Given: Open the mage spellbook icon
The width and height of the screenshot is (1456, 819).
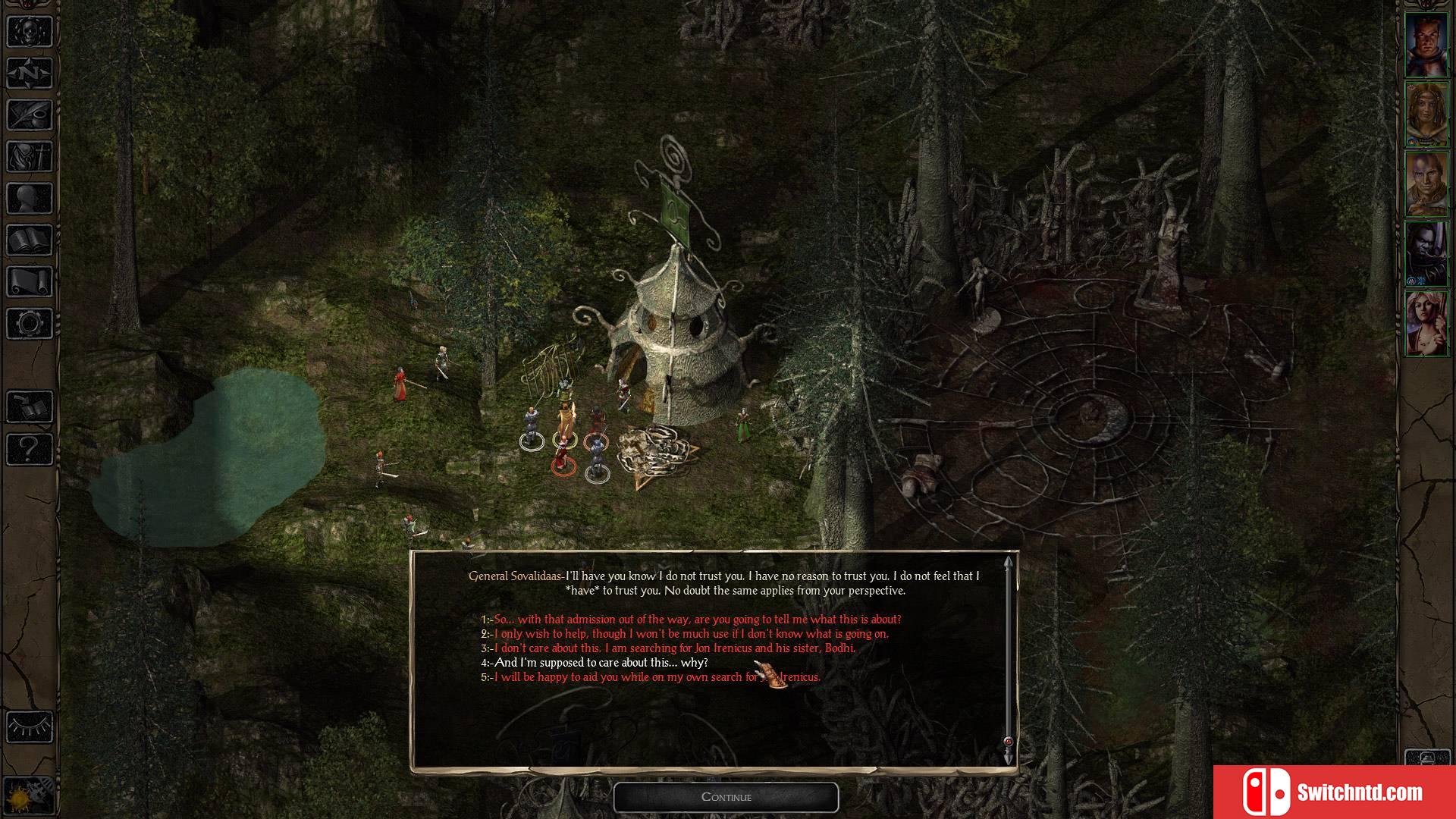Looking at the screenshot, I should point(30,240).
